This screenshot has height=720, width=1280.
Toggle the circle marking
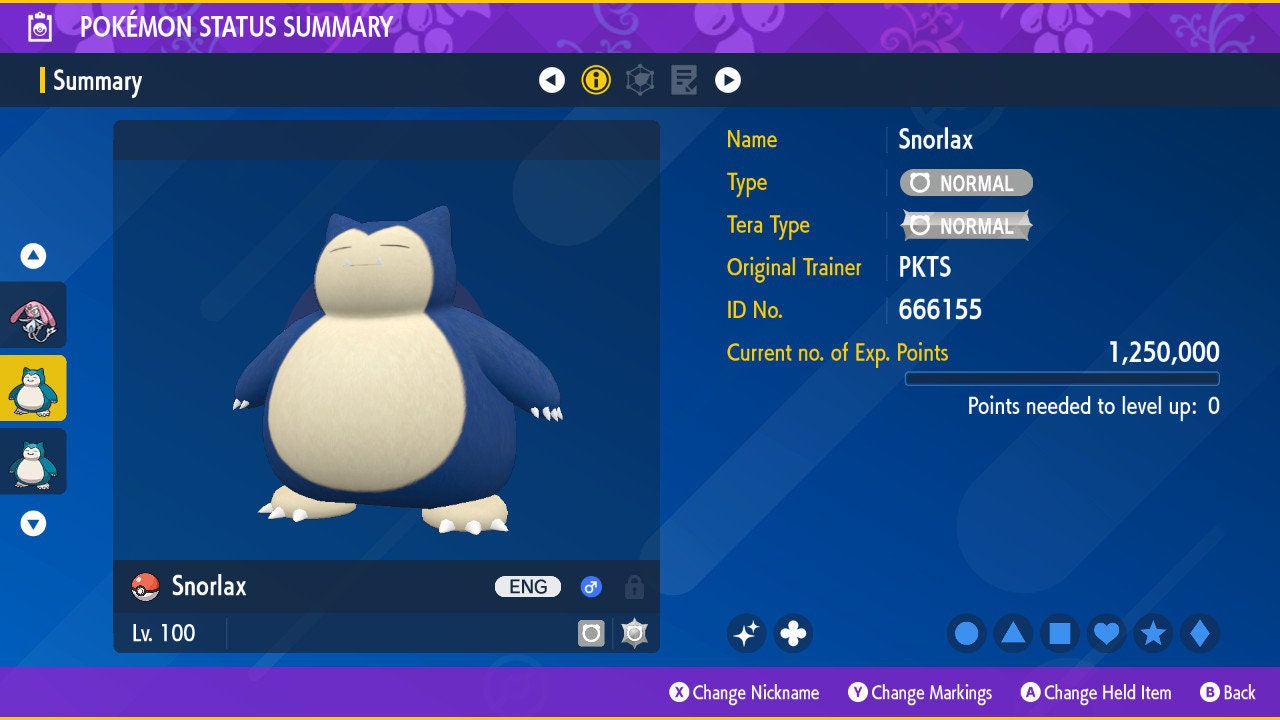pos(967,633)
